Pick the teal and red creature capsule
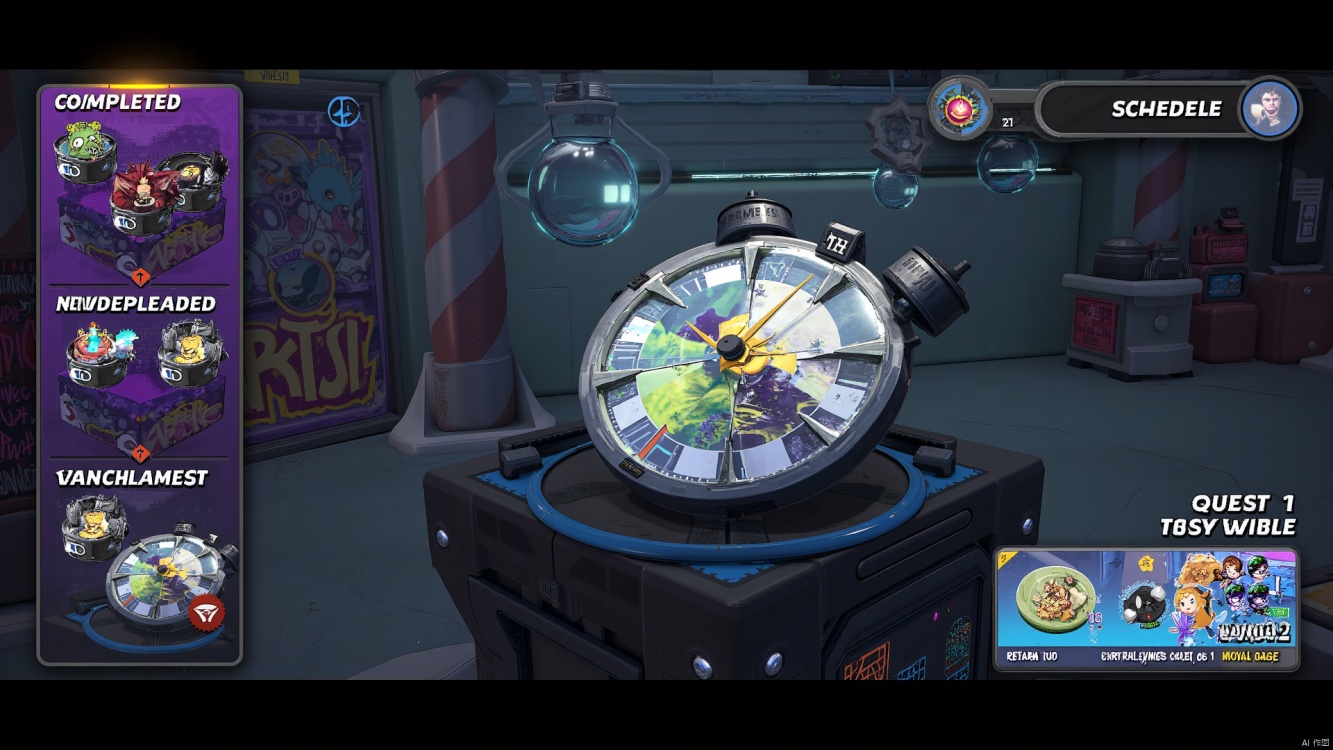Screen dimensions: 1333x750 tap(97, 353)
